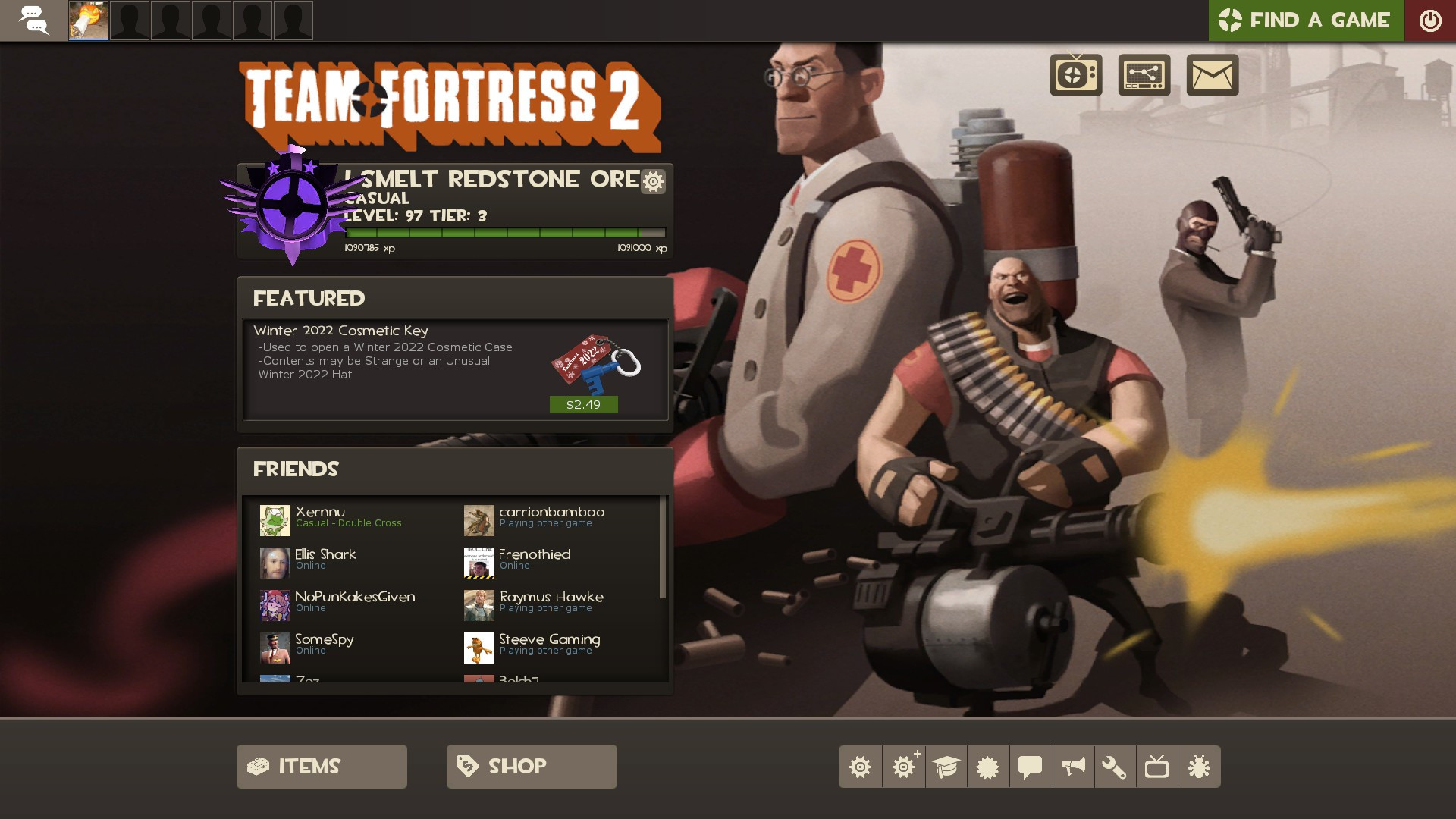Viewport: 1456px width, 819px height.
Task: View achievements starburst icon
Action: point(989,767)
